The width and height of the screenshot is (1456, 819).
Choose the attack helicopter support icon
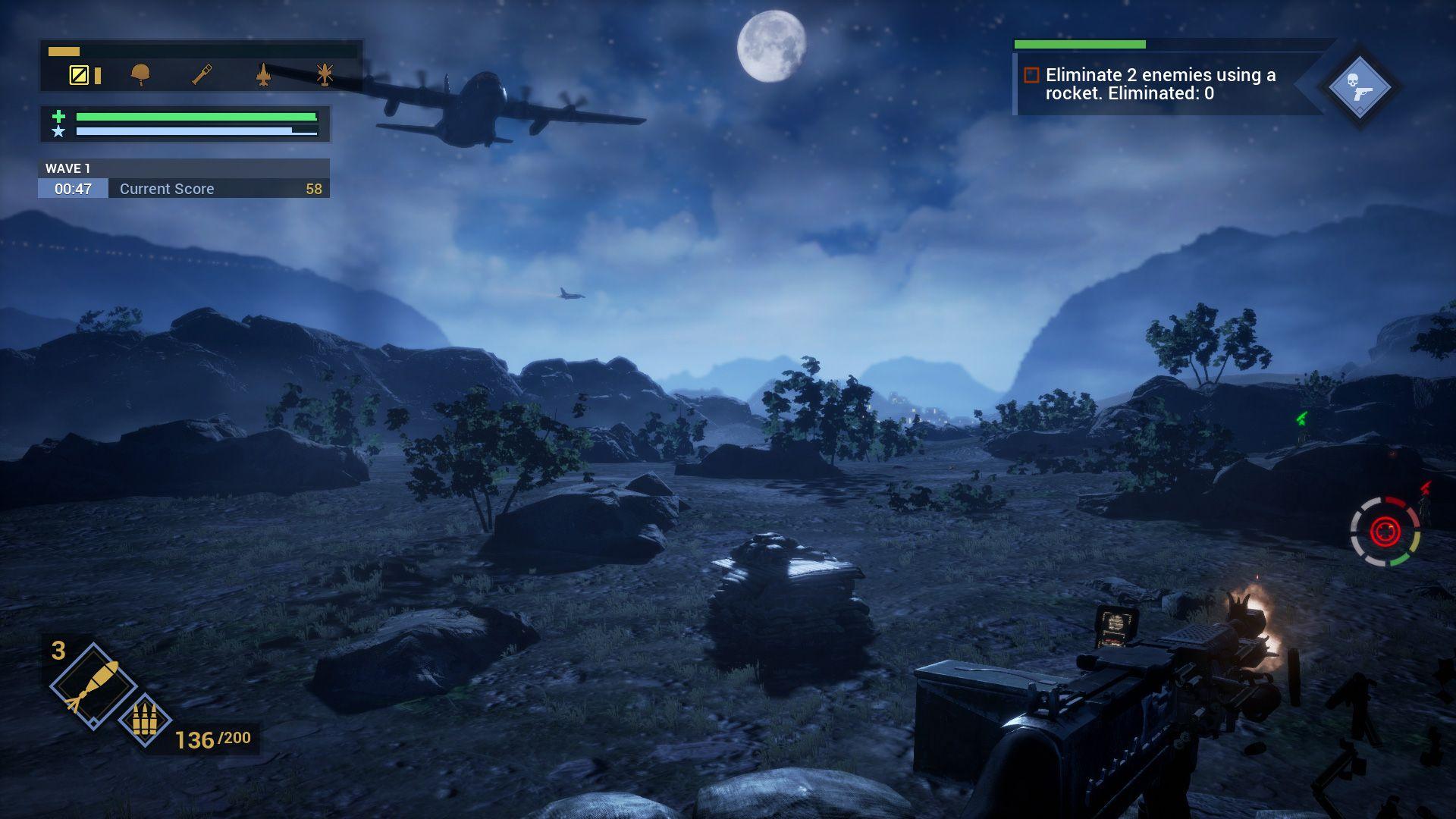pos(325,74)
